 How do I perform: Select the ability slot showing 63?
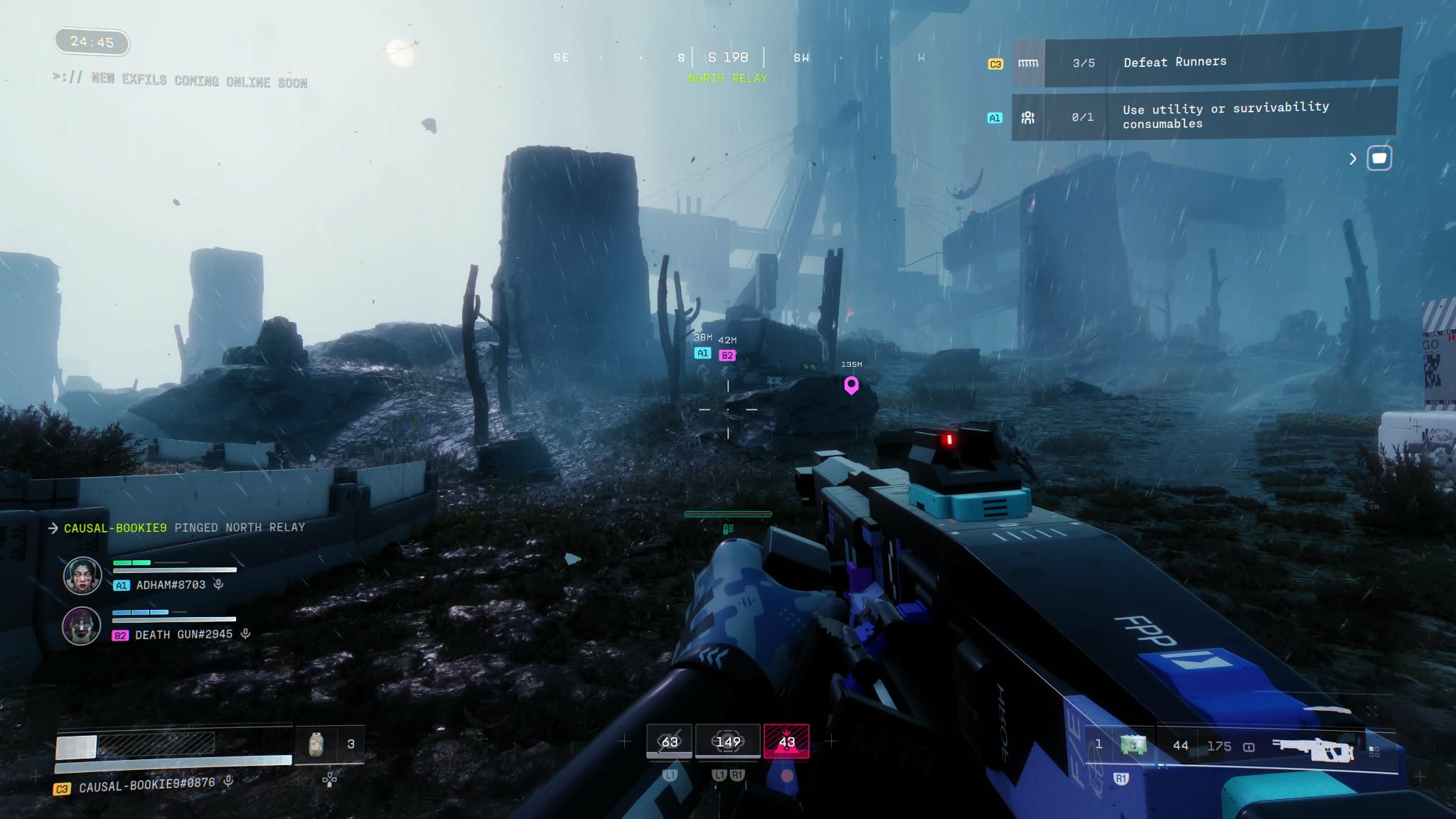coord(669,742)
